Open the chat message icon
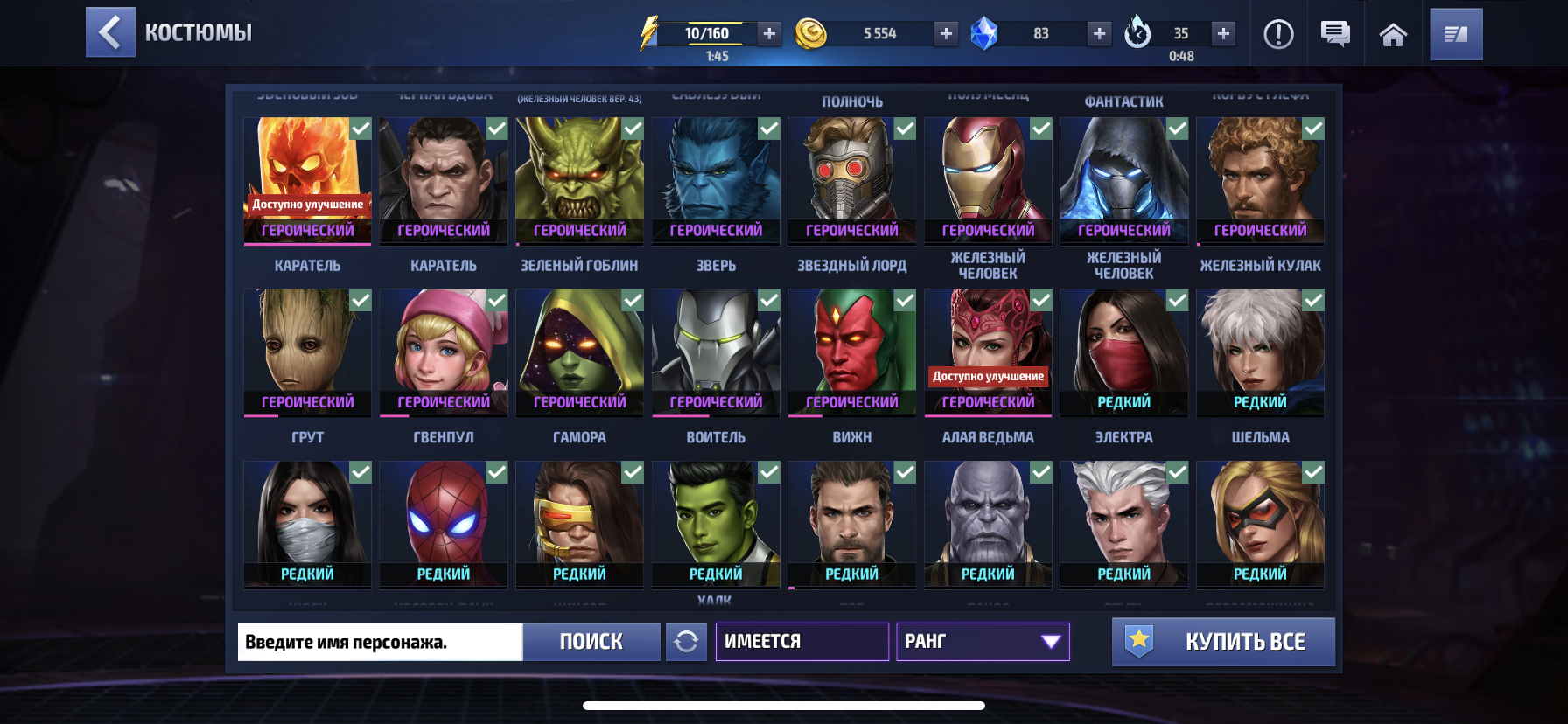This screenshot has width=1568, height=724. pyautogui.click(x=1336, y=32)
